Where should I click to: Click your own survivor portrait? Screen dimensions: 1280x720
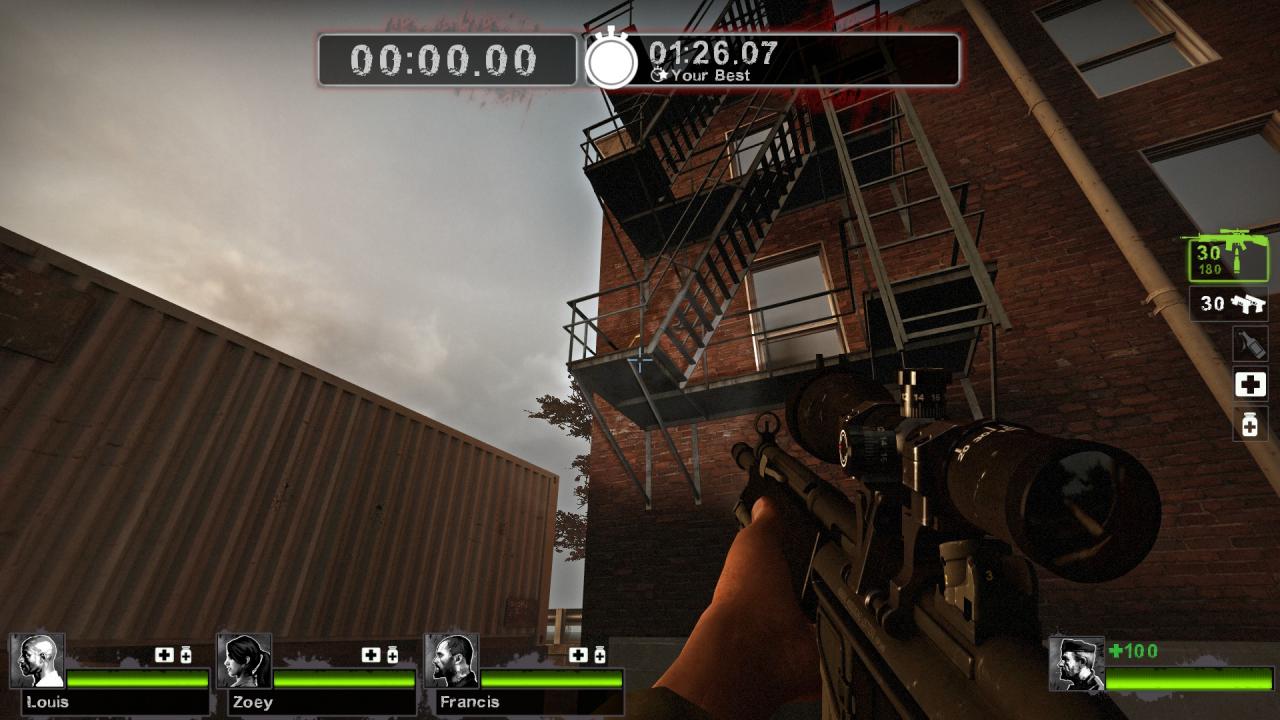[x=1076, y=664]
